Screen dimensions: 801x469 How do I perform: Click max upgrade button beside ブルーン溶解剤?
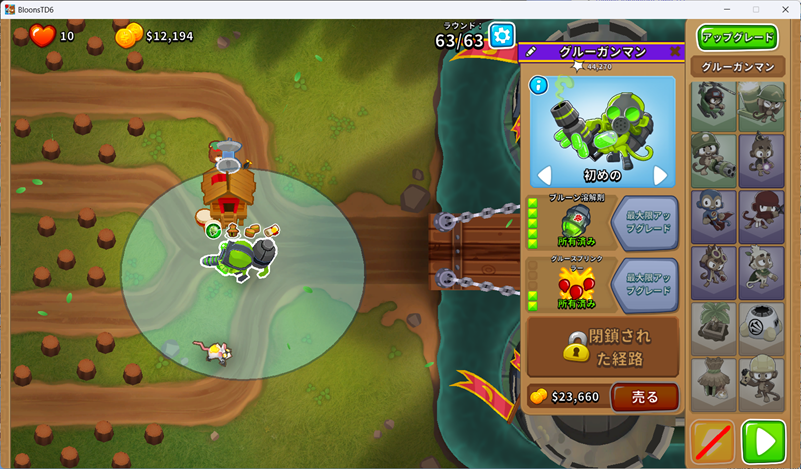(x=644, y=222)
